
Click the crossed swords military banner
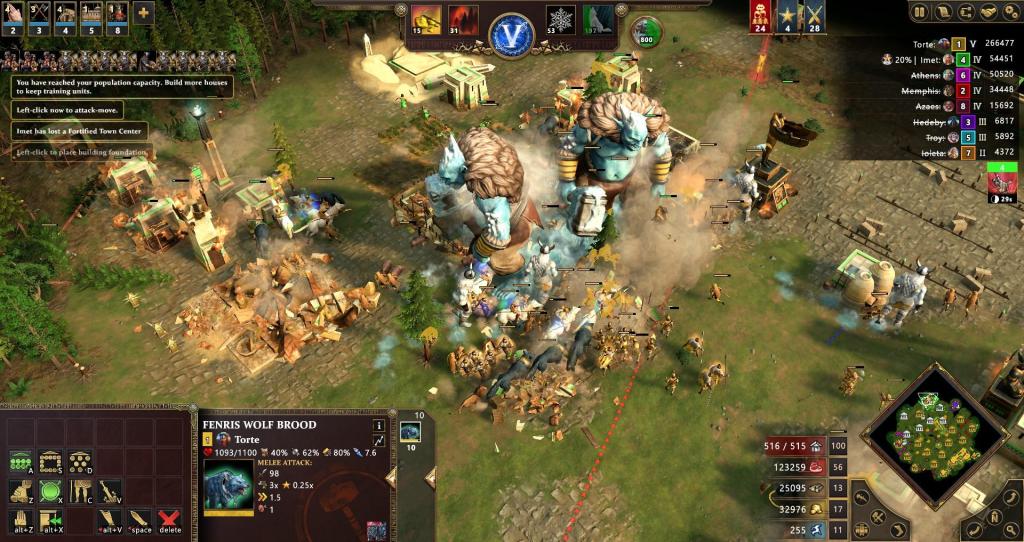point(813,16)
